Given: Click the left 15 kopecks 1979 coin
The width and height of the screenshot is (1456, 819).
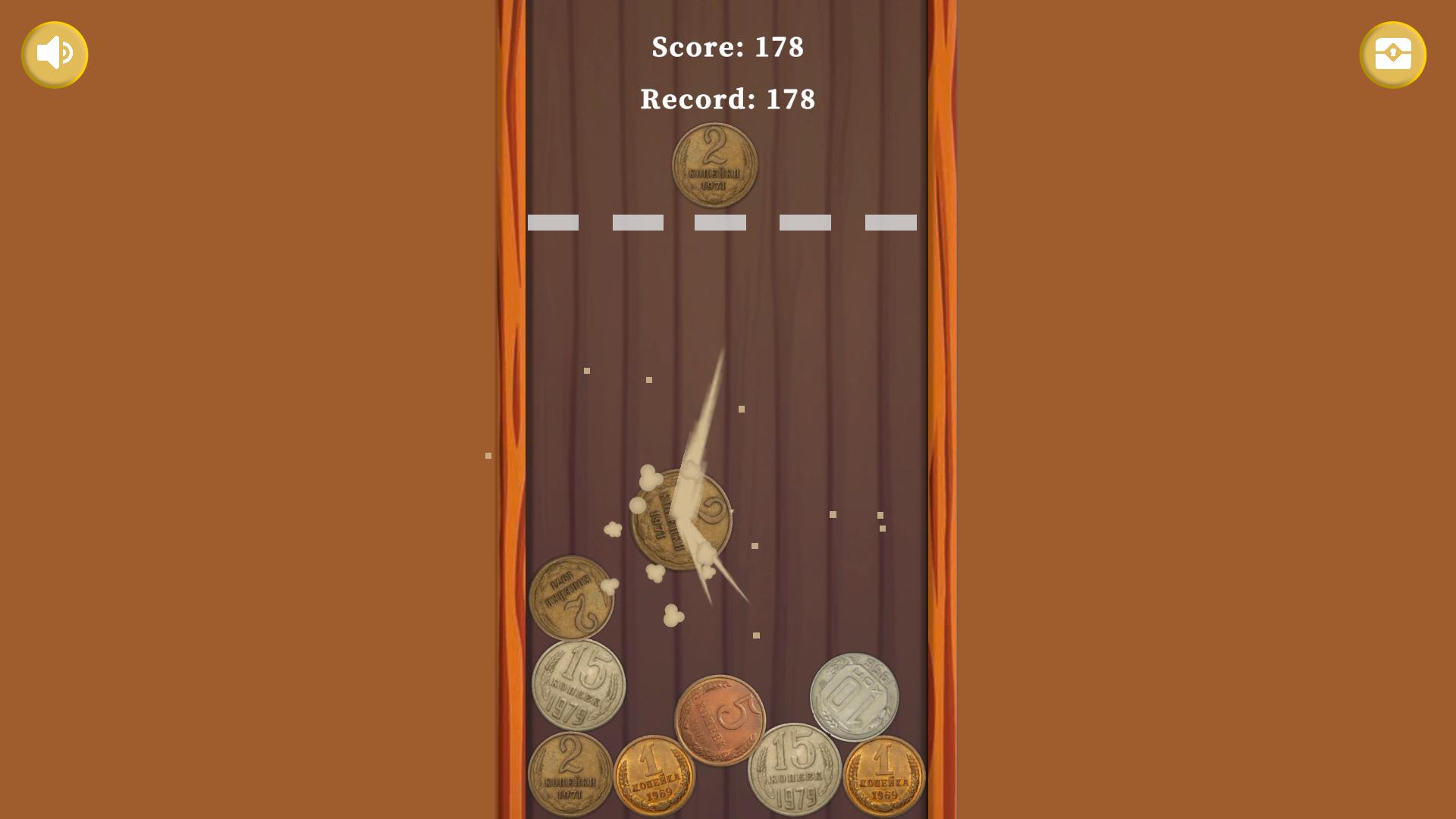Looking at the screenshot, I should click(580, 685).
